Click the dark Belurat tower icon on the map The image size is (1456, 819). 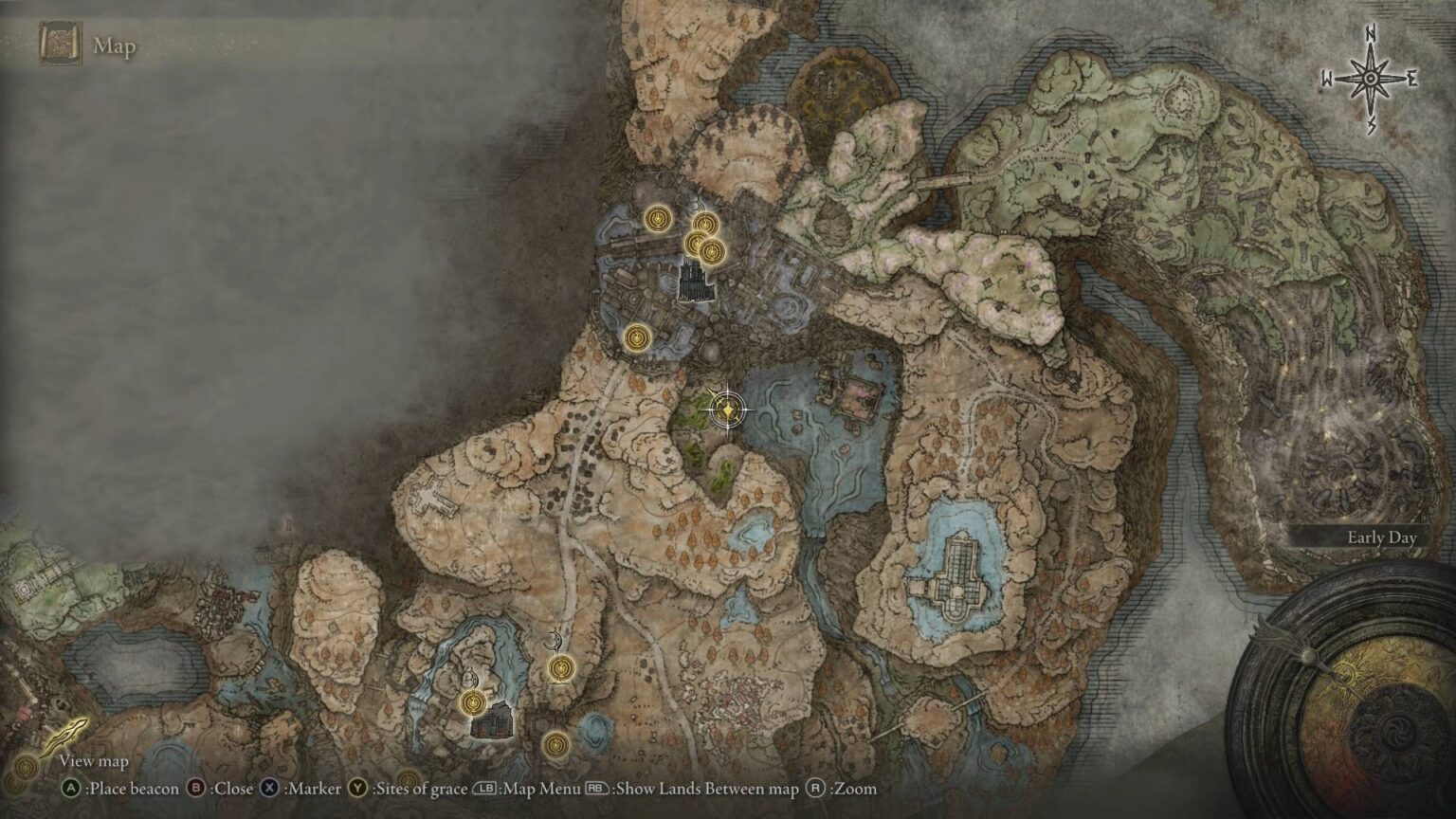(x=695, y=281)
